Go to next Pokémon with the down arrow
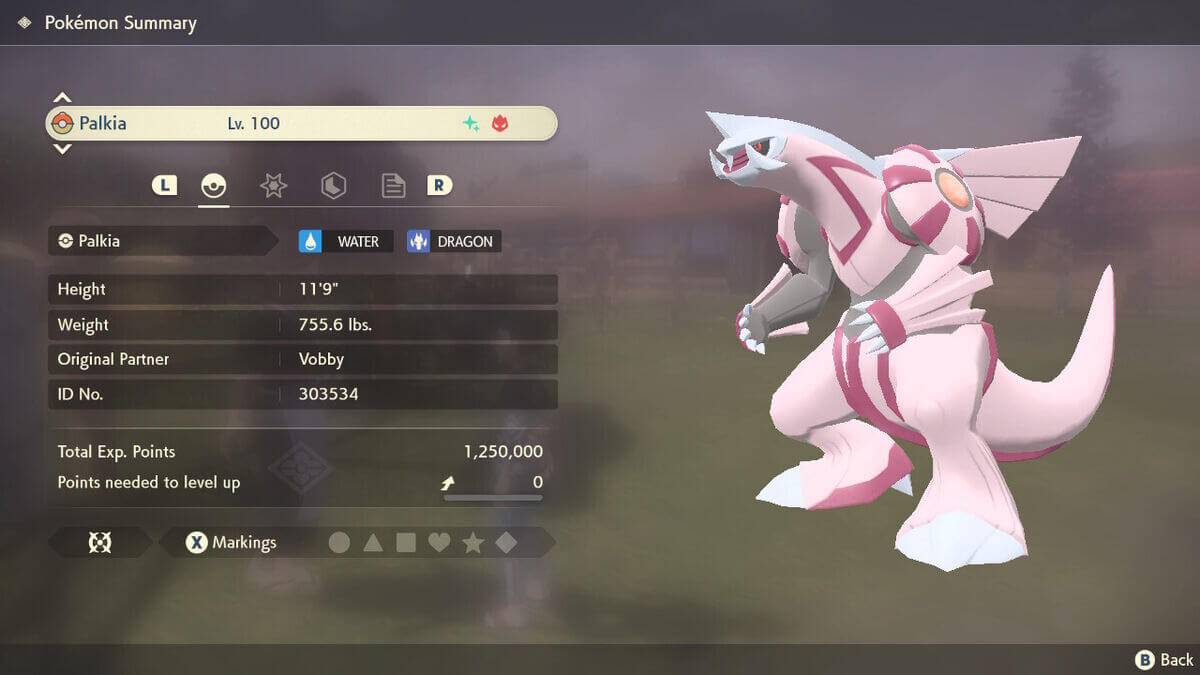Screen dimensions: 1200x675 [x=62, y=149]
